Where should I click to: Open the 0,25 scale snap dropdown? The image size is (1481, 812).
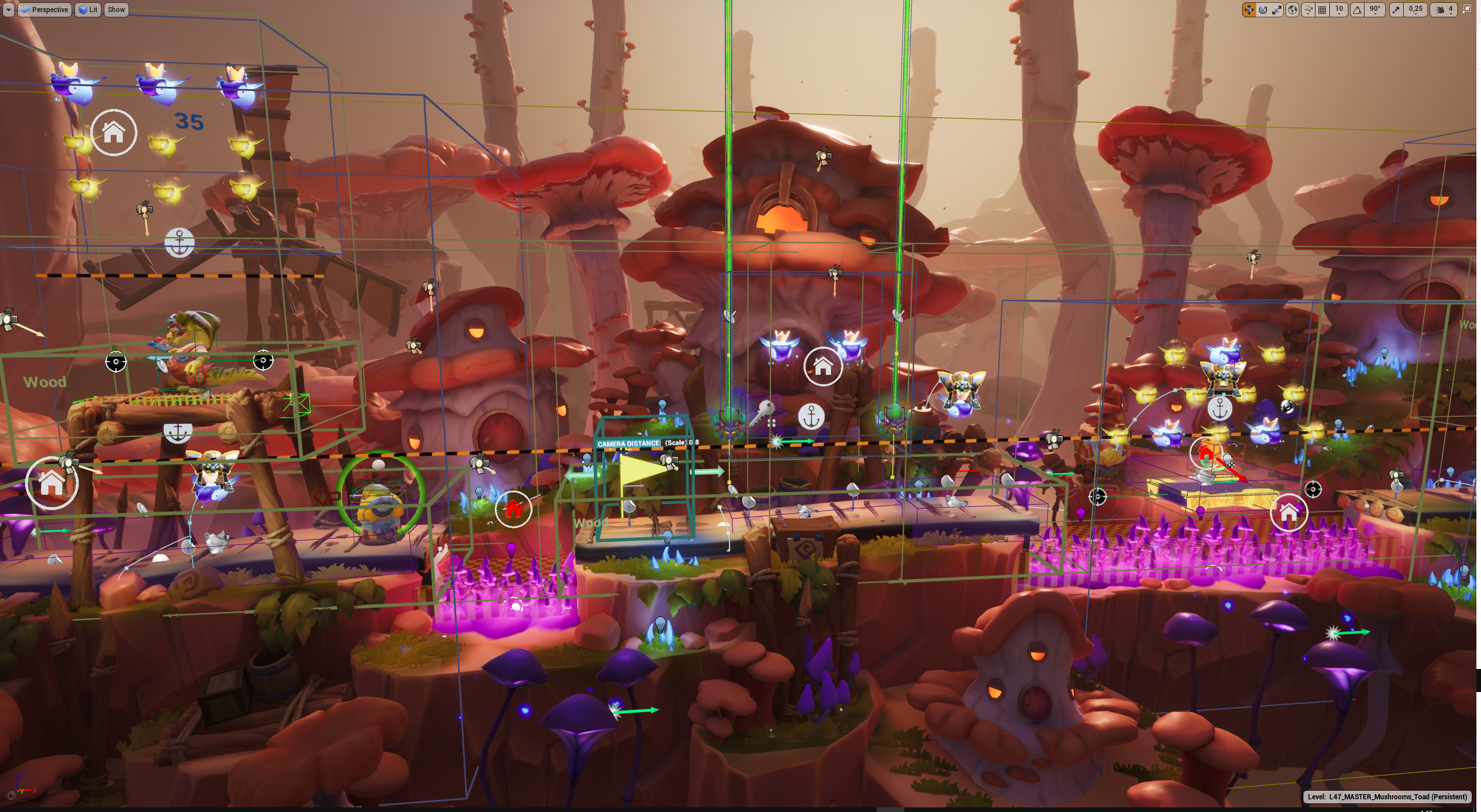pos(1415,10)
